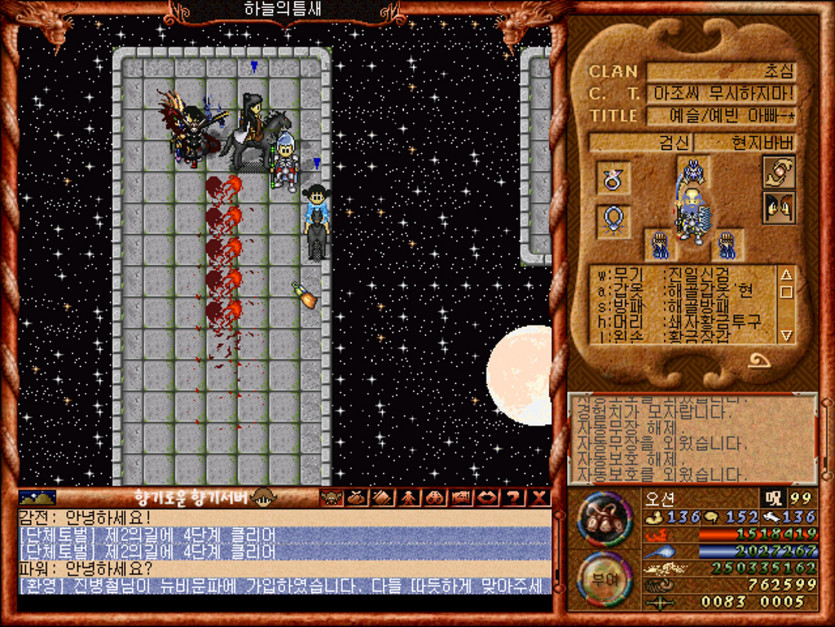The height and width of the screenshot is (627, 835).
Task: Select the equipped upper ring slot
Action: tap(612, 179)
